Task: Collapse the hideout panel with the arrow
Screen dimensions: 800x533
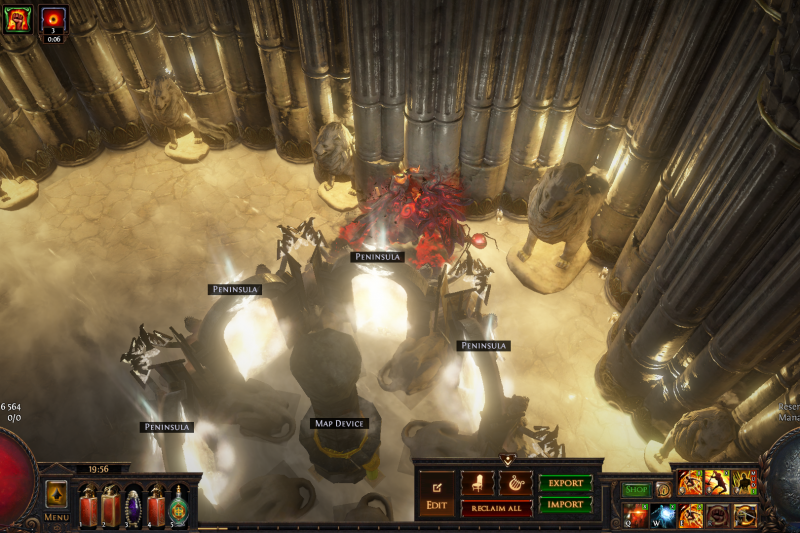Action: pos(507,460)
